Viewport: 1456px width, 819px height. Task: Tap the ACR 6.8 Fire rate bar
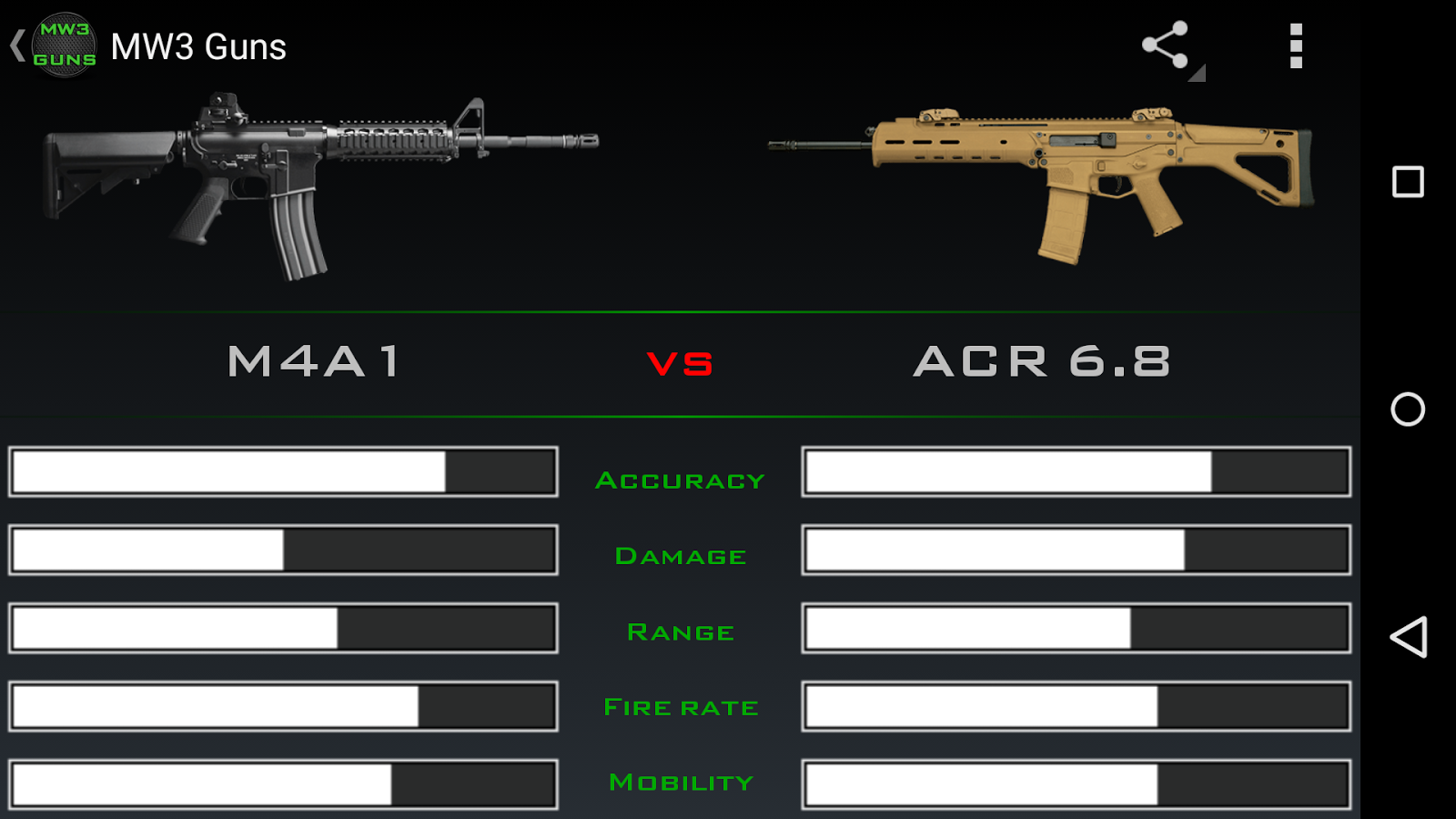coord(1077,706)
